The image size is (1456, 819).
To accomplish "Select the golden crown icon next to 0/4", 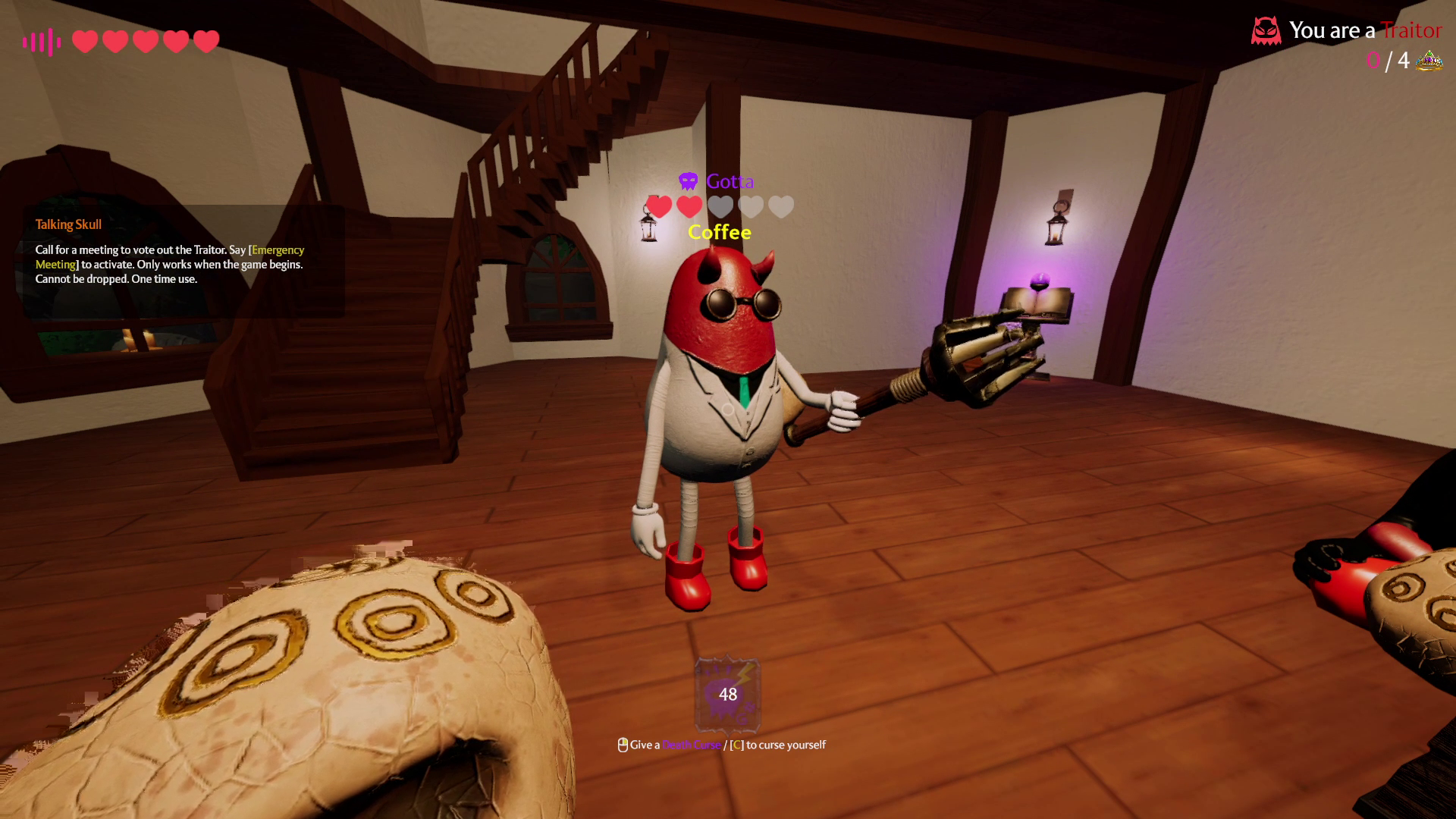I will (x=1429, y=61).
